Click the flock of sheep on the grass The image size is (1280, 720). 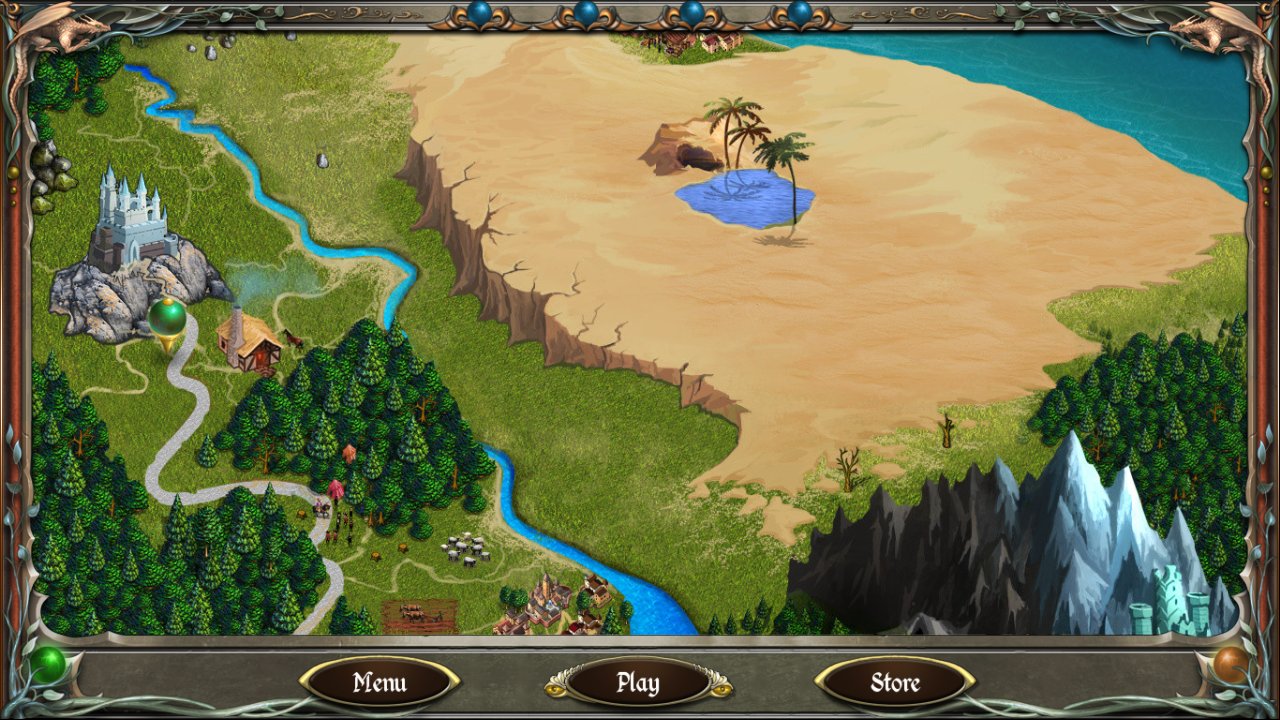tap(463, 550)
